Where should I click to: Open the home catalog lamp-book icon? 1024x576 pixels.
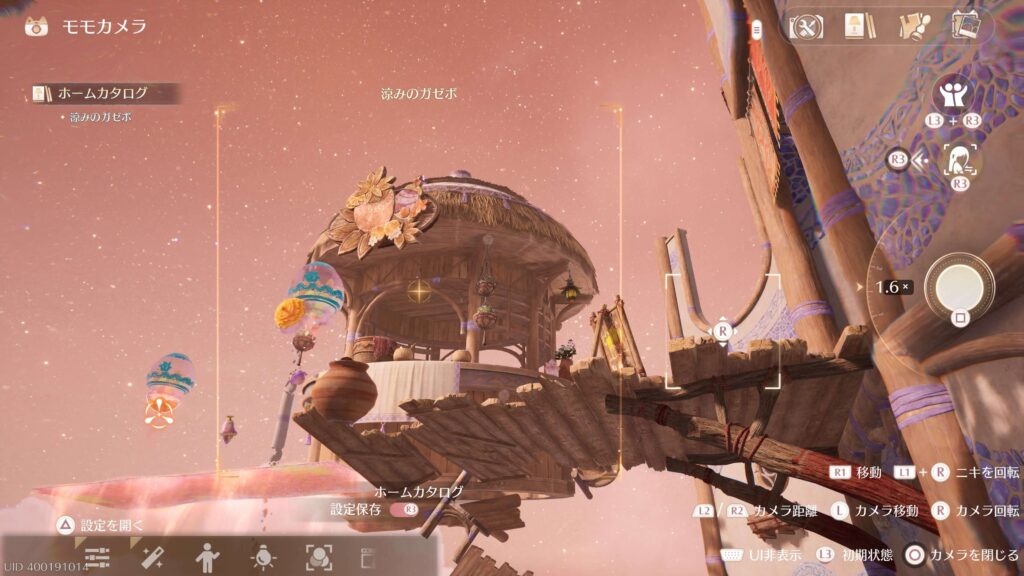[x=855, y=27]
